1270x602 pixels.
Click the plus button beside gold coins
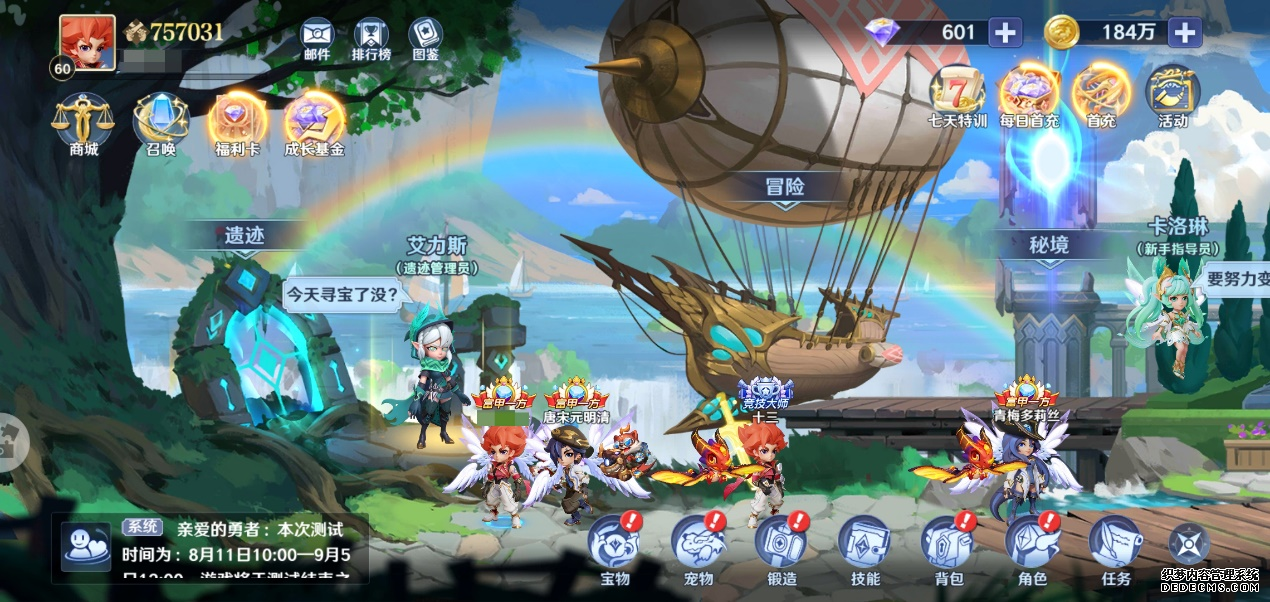click(x=1184, y=32)
